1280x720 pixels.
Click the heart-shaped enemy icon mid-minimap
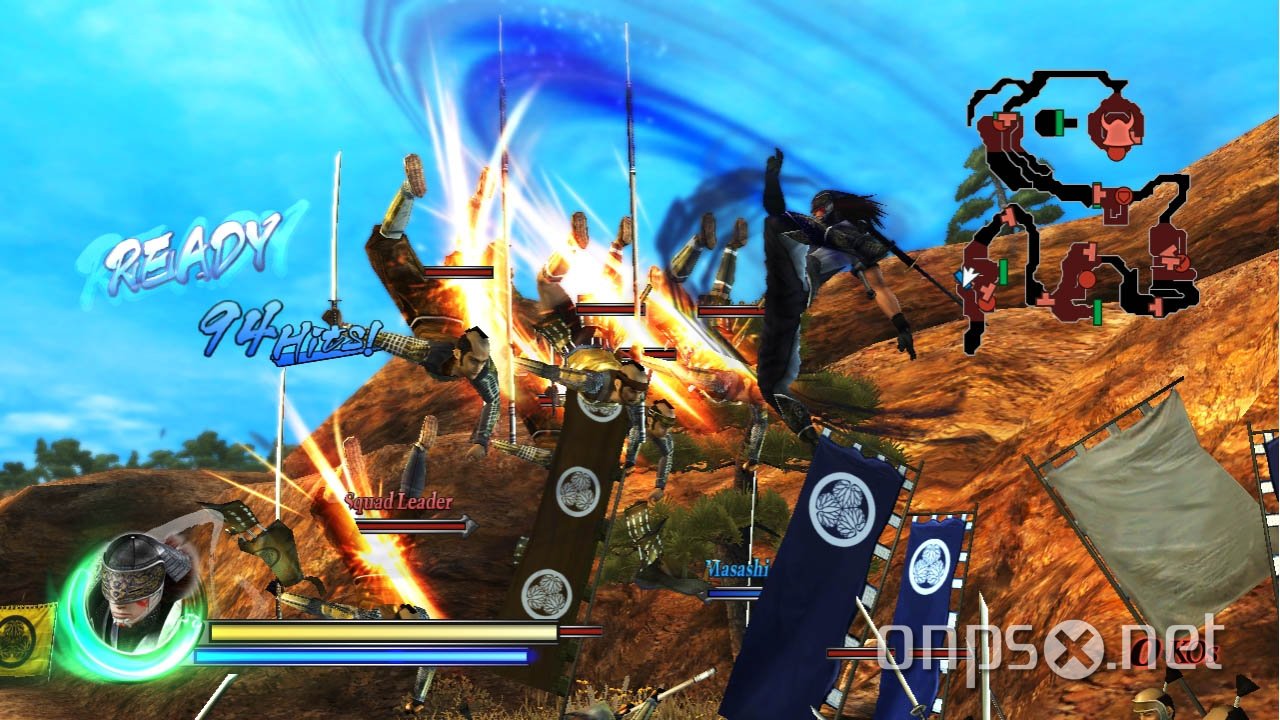tap(1122, 197)
